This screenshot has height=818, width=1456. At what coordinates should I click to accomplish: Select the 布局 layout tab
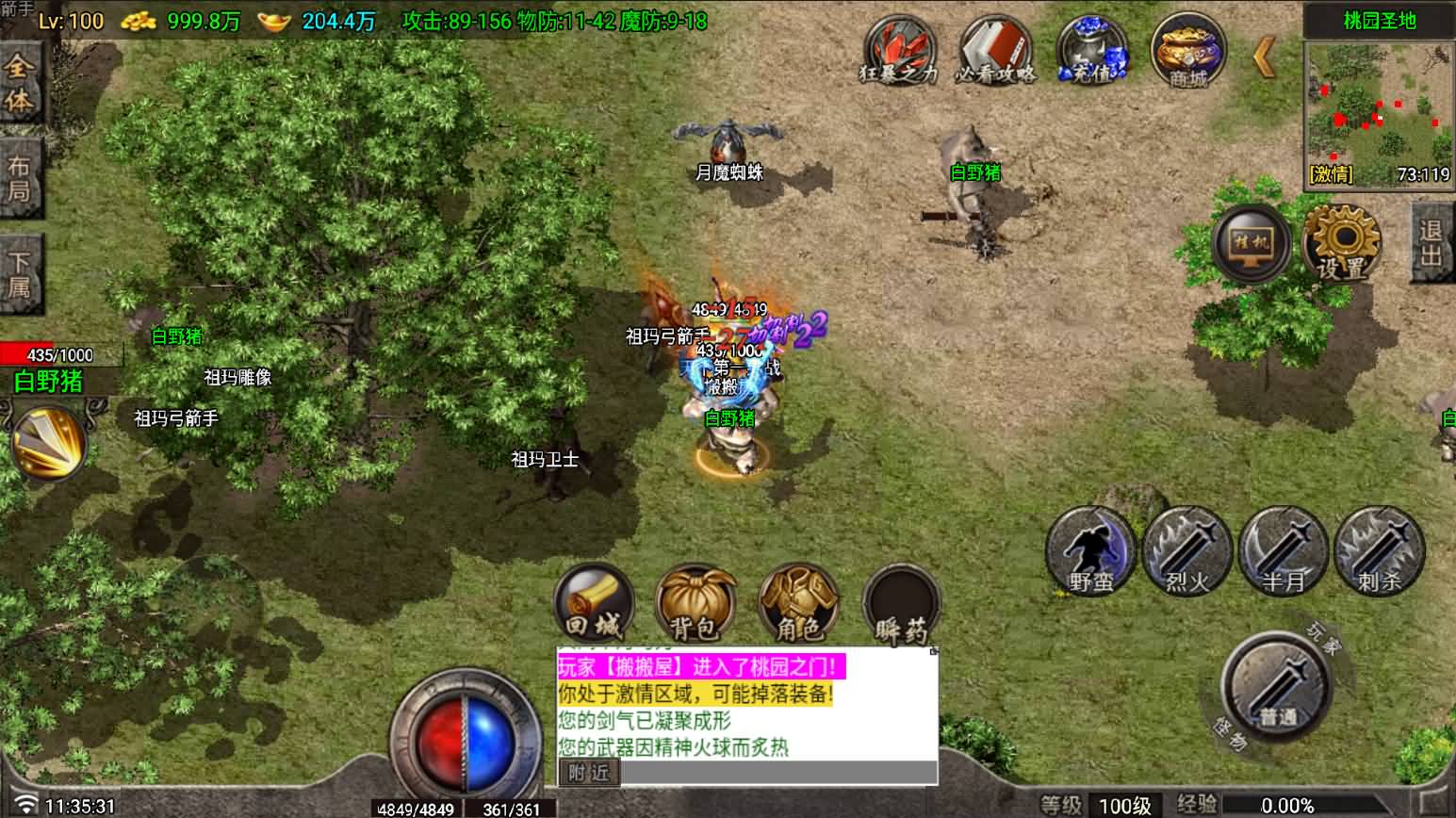(20, 179)
